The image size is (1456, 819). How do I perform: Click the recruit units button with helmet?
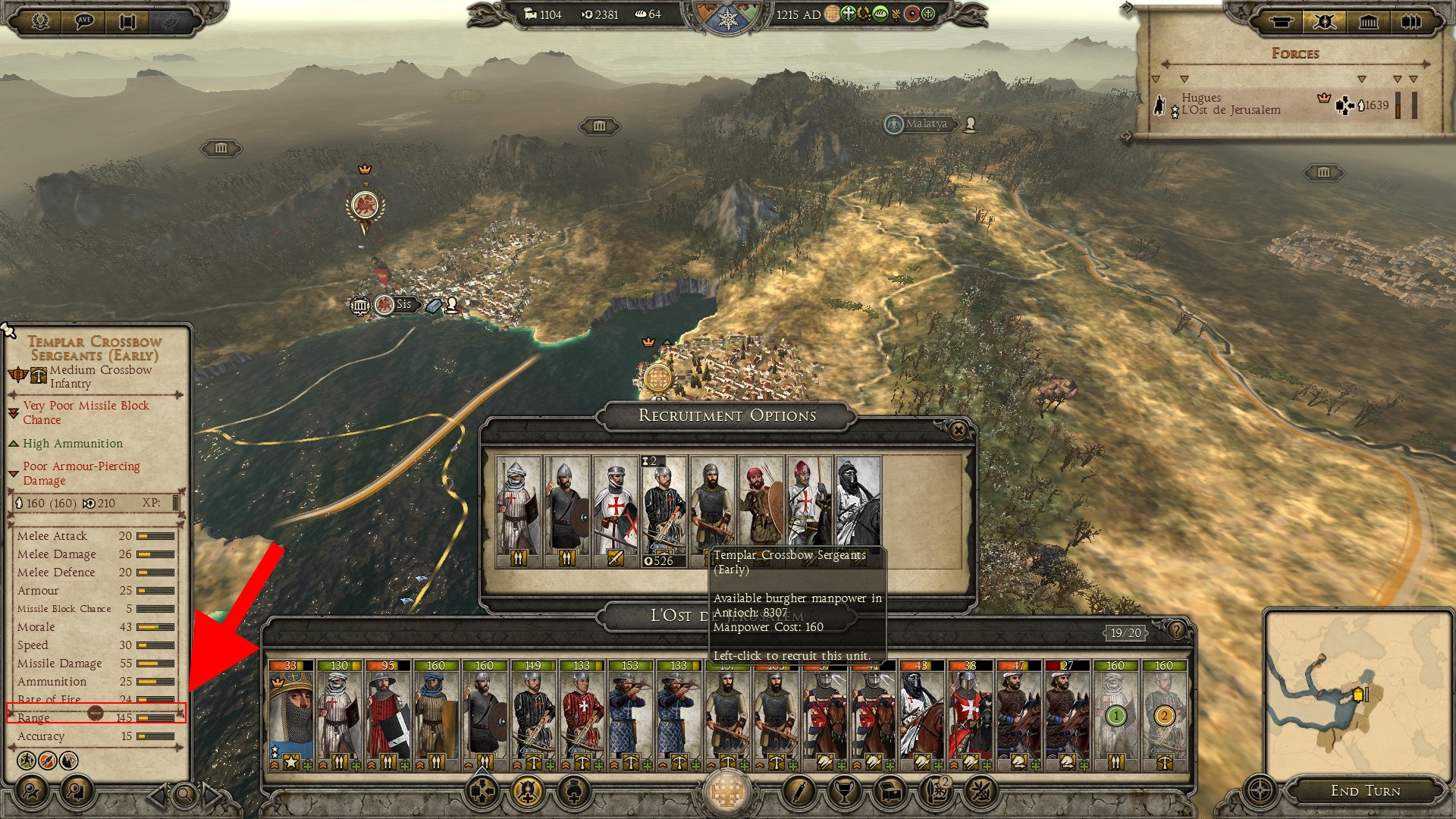pos(528,792)
